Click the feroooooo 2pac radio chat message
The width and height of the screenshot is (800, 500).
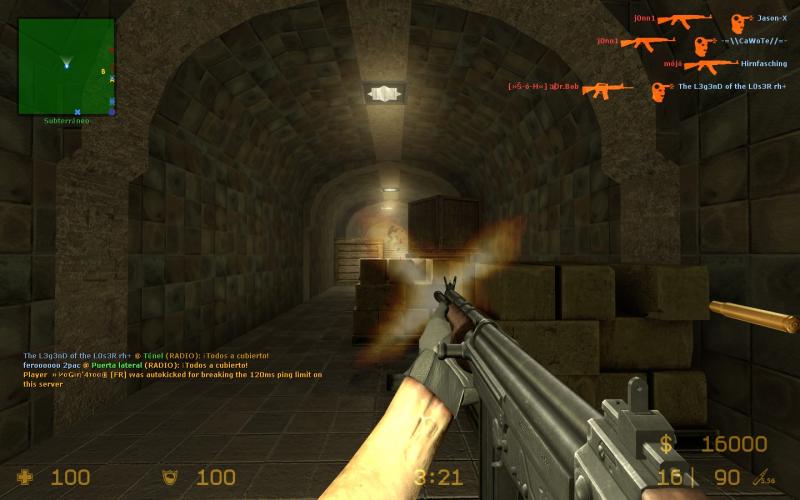pyautogui.click(x=135, y=365)
